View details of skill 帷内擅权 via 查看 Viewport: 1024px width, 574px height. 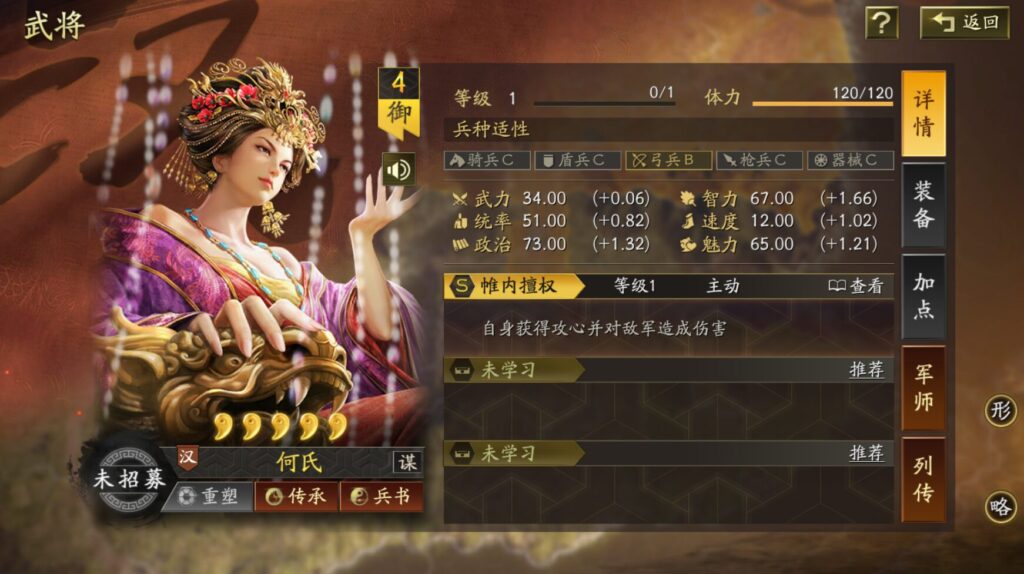[x=856, y=286]
